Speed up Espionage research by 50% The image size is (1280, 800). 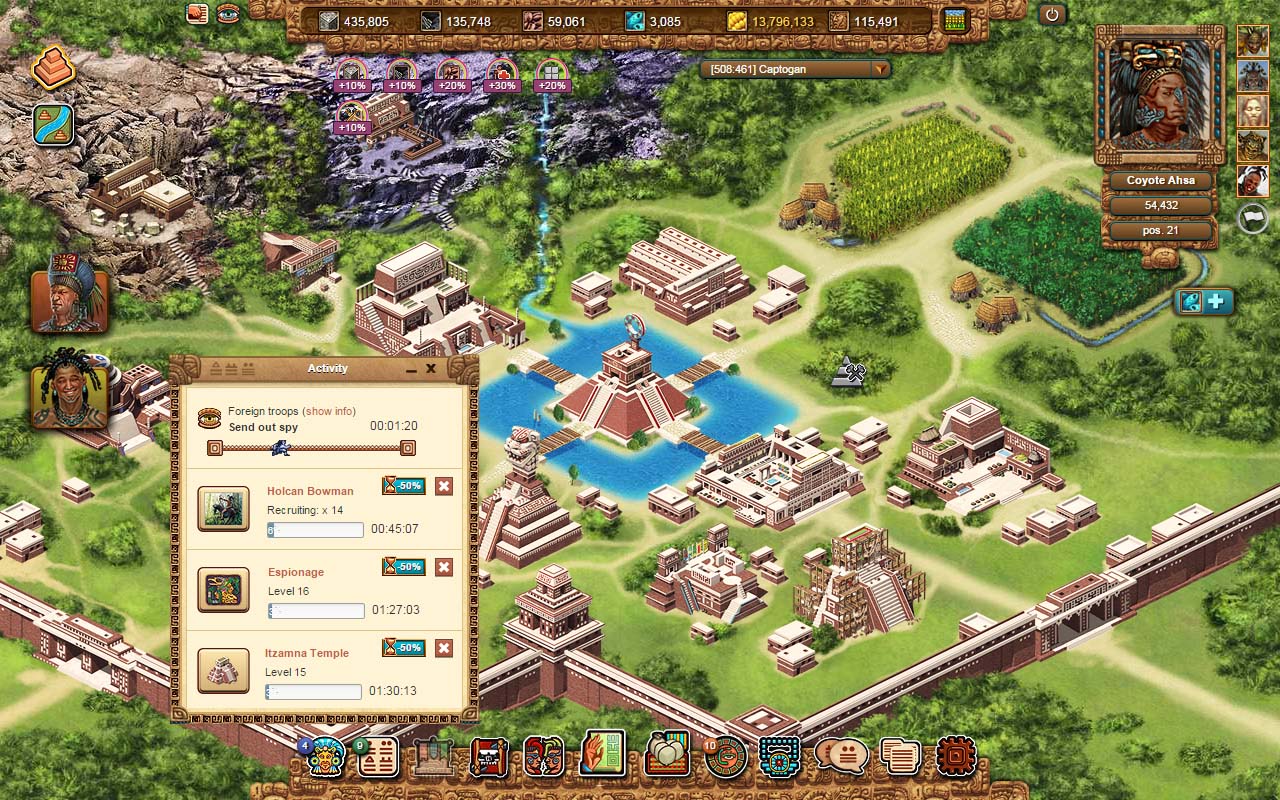(403, 567)
